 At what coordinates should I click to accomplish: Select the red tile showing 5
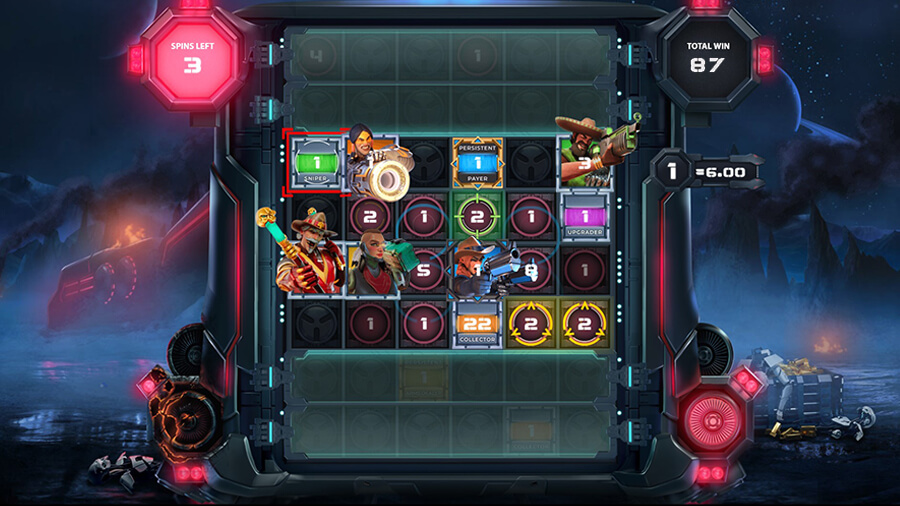point(424,270)
